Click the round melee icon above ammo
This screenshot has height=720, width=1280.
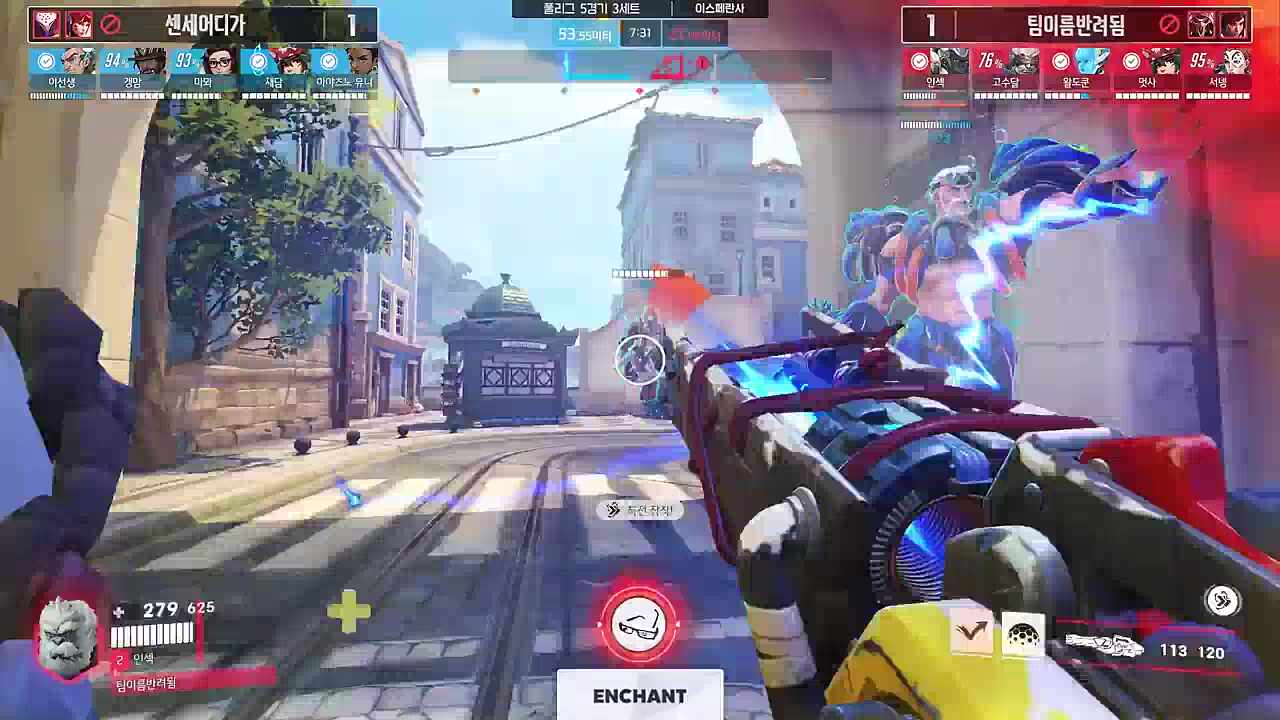(1221, 600)
